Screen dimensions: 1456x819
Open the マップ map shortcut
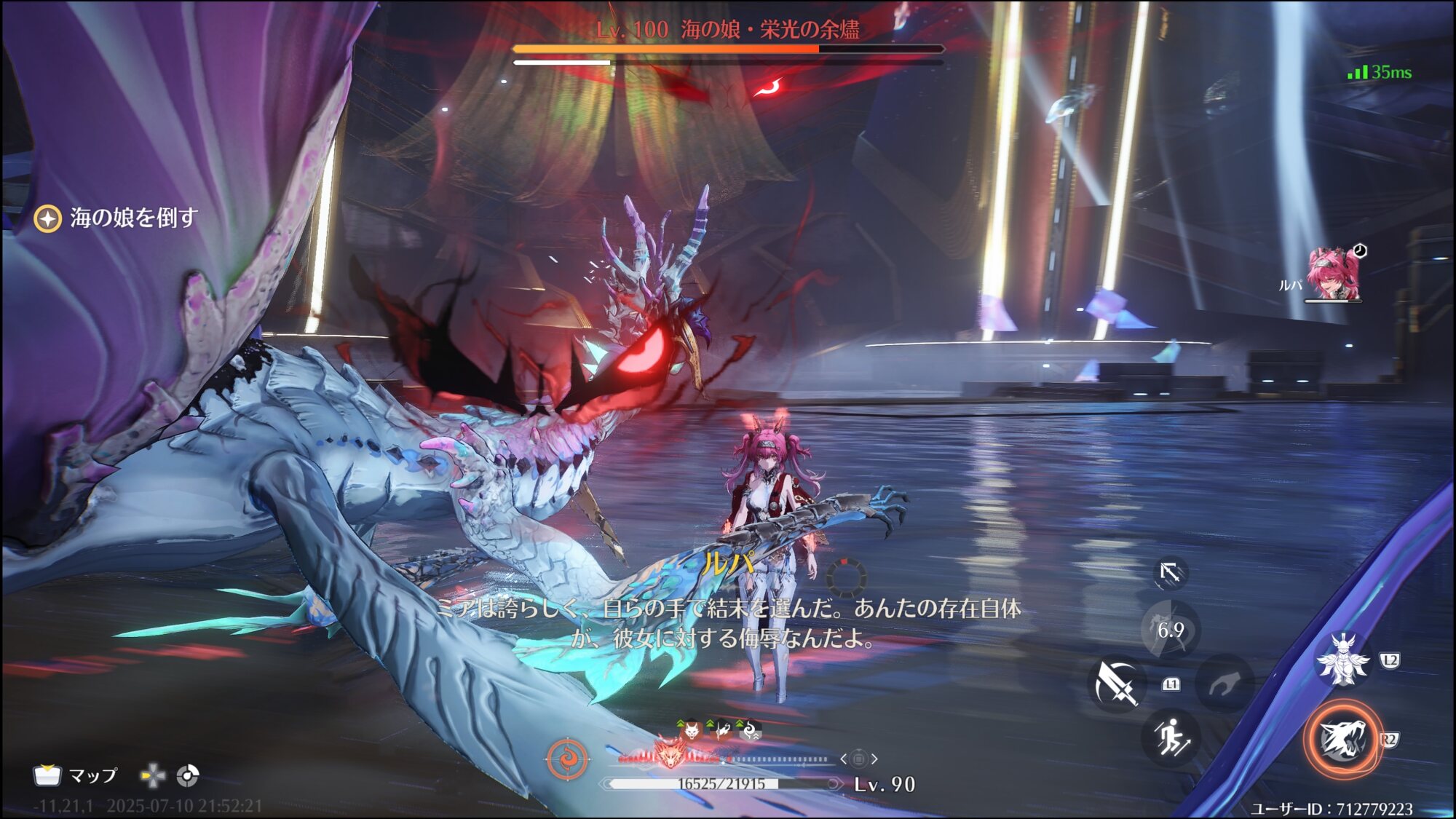coord(76,775)
